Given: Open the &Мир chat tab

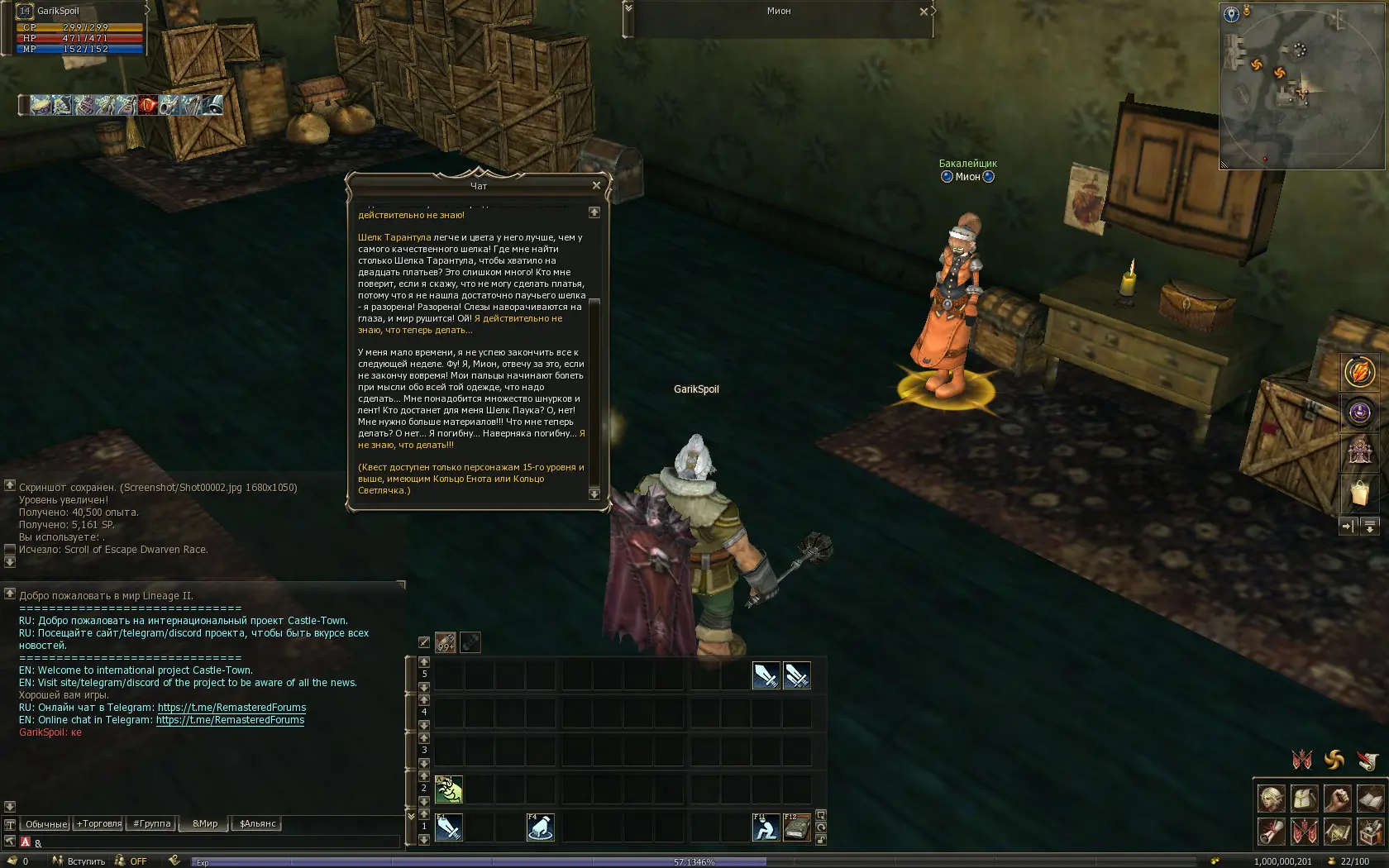Looking at the screenshot, I should (x=205, y=824).
